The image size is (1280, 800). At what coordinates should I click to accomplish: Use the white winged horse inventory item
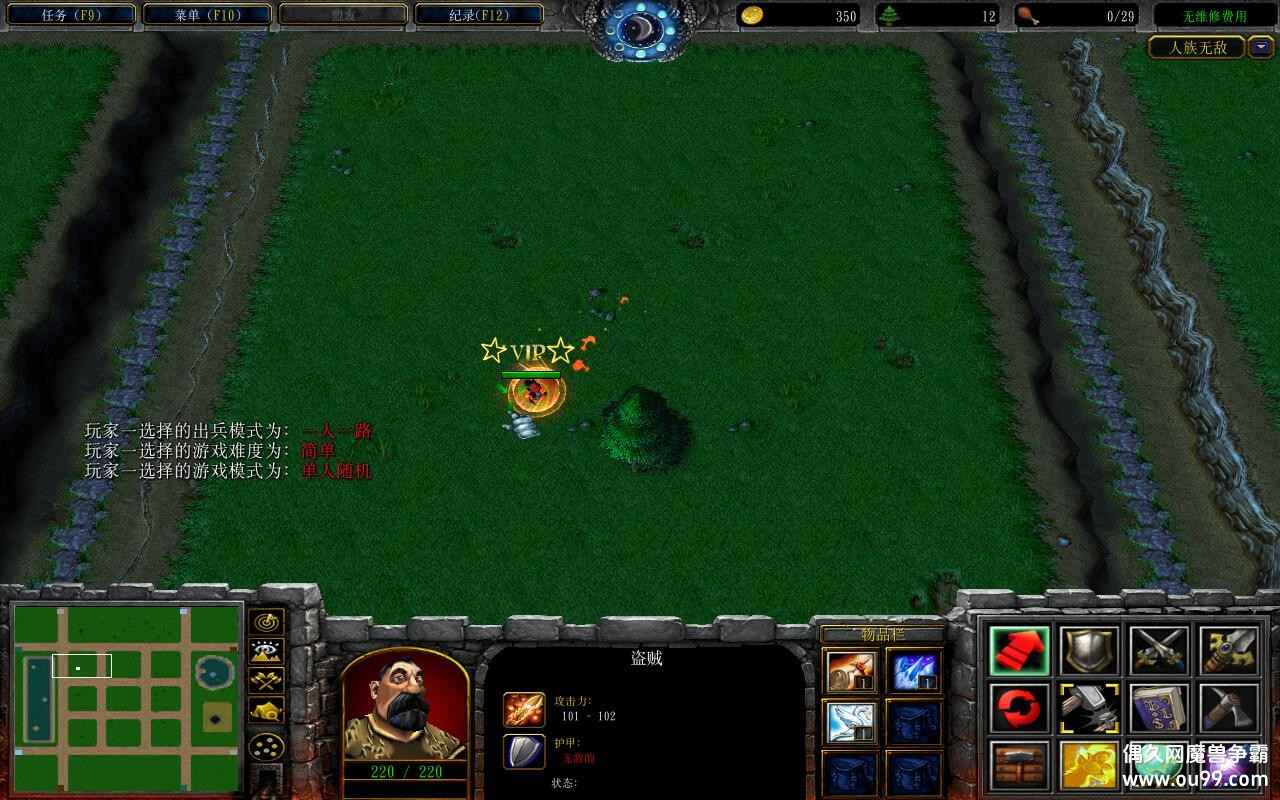pos(852,721)
